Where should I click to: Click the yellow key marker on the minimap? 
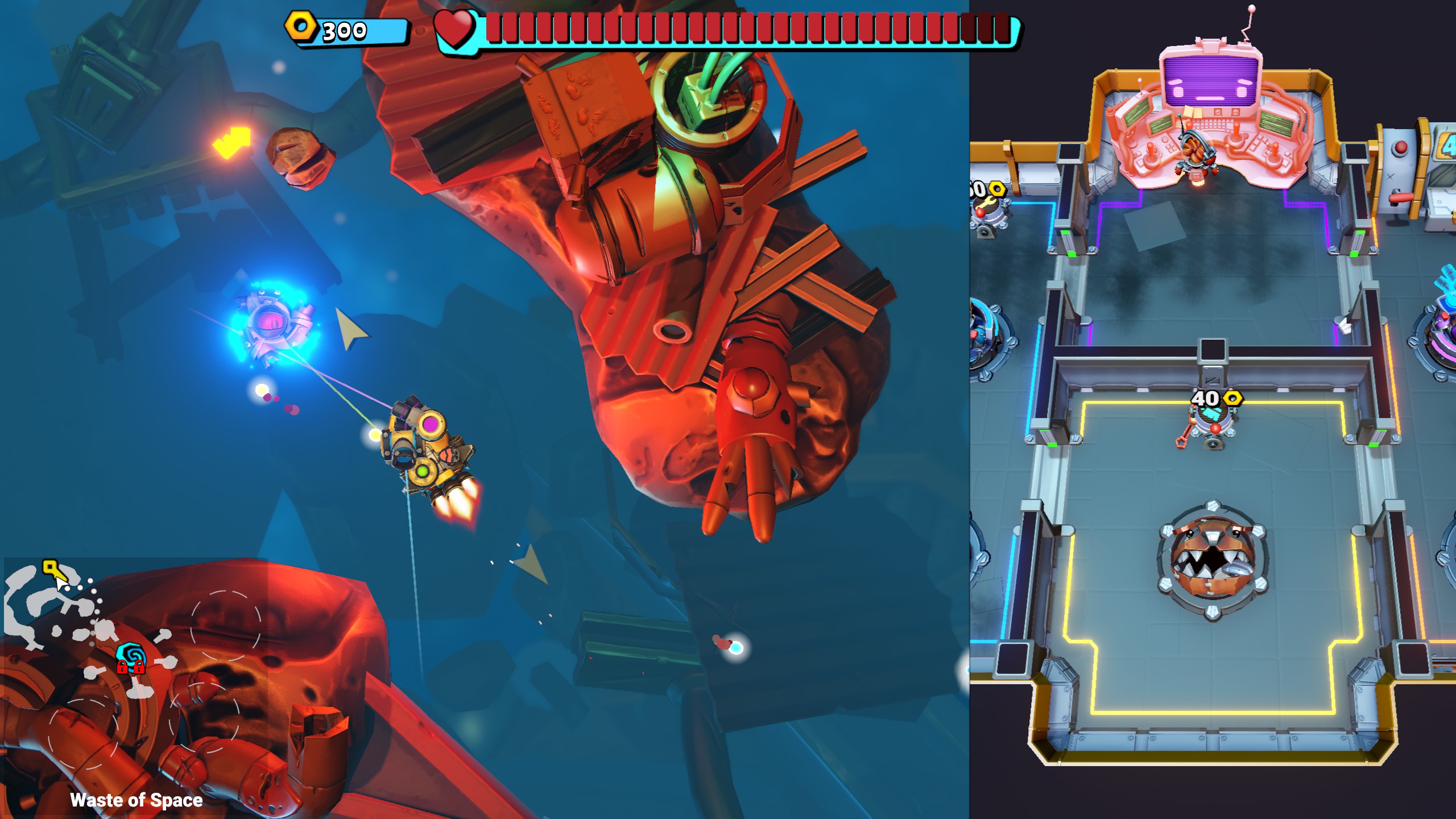coord(50,567)
